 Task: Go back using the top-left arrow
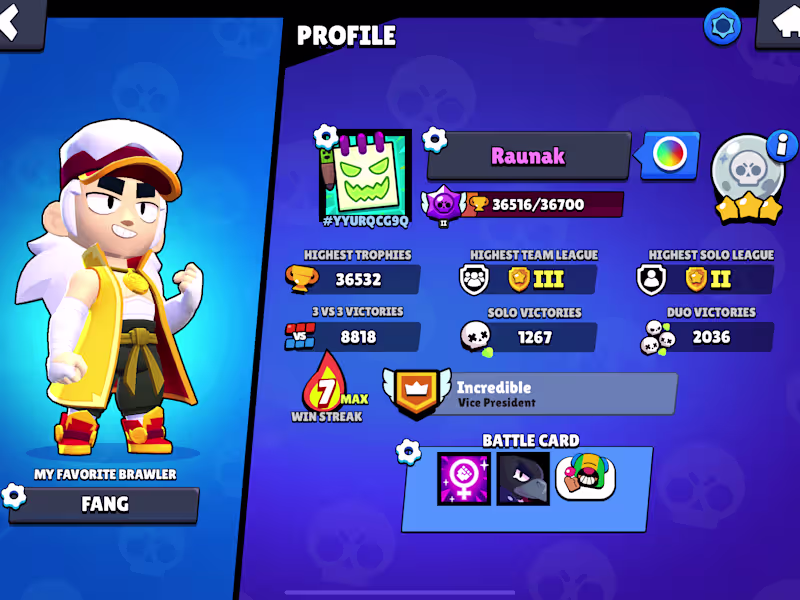(x=17, y=22)
